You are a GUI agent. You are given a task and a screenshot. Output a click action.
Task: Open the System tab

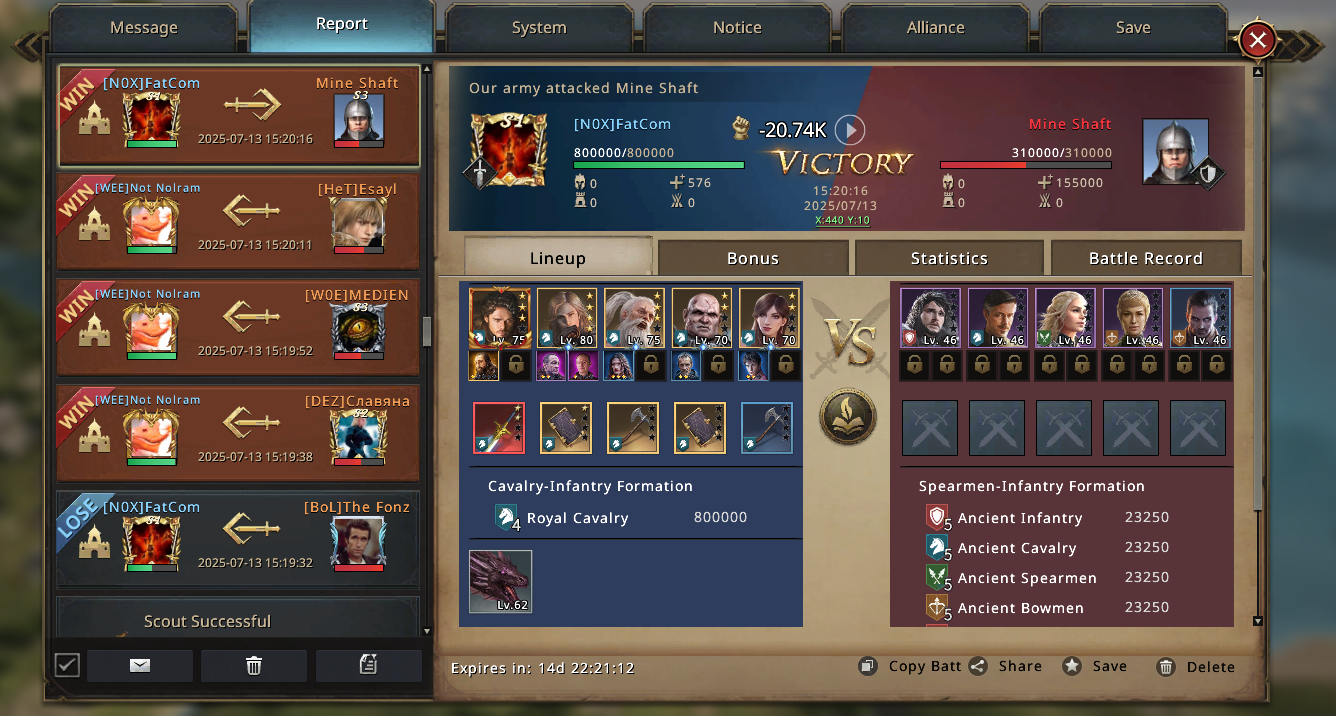(539, 28)
